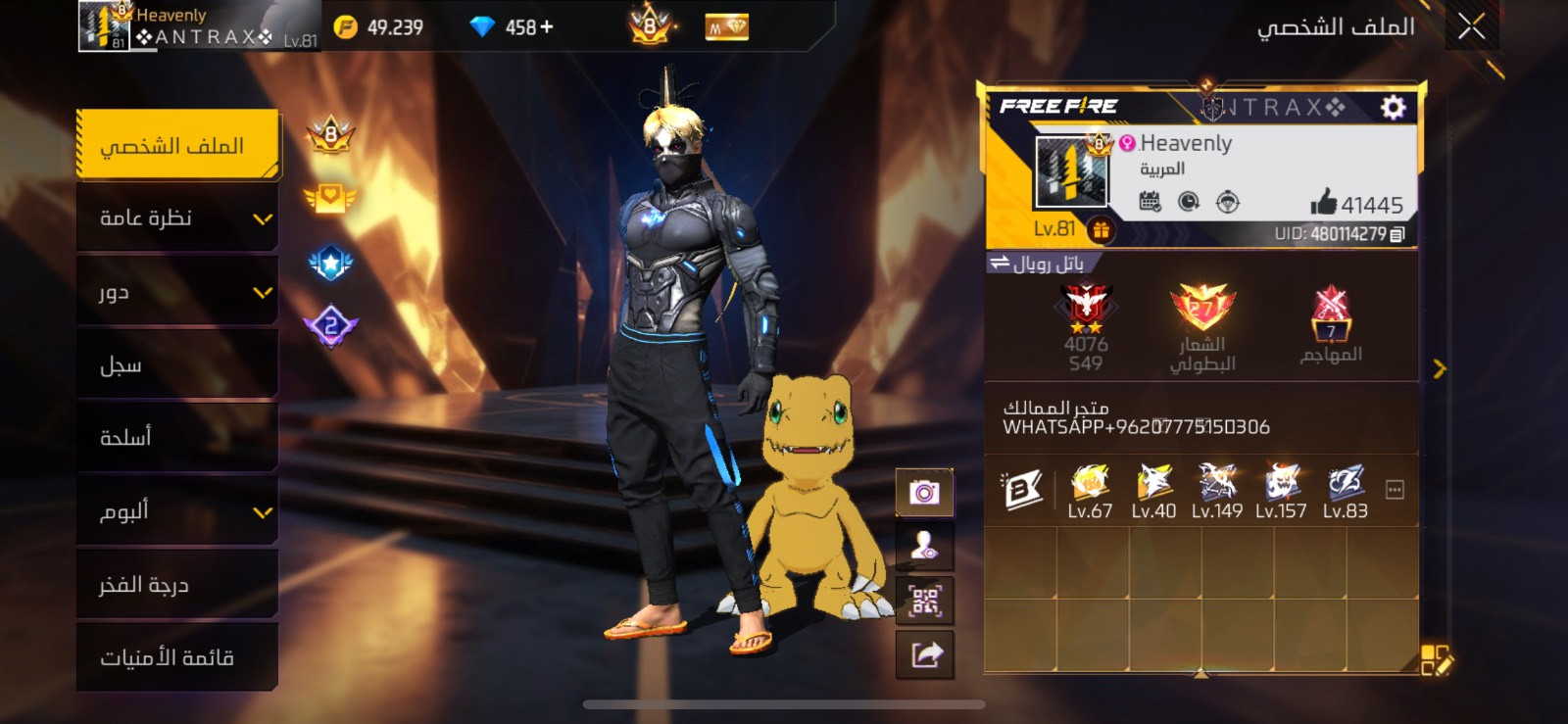Select the الملف الشخصي profile tab

point(177,145)
